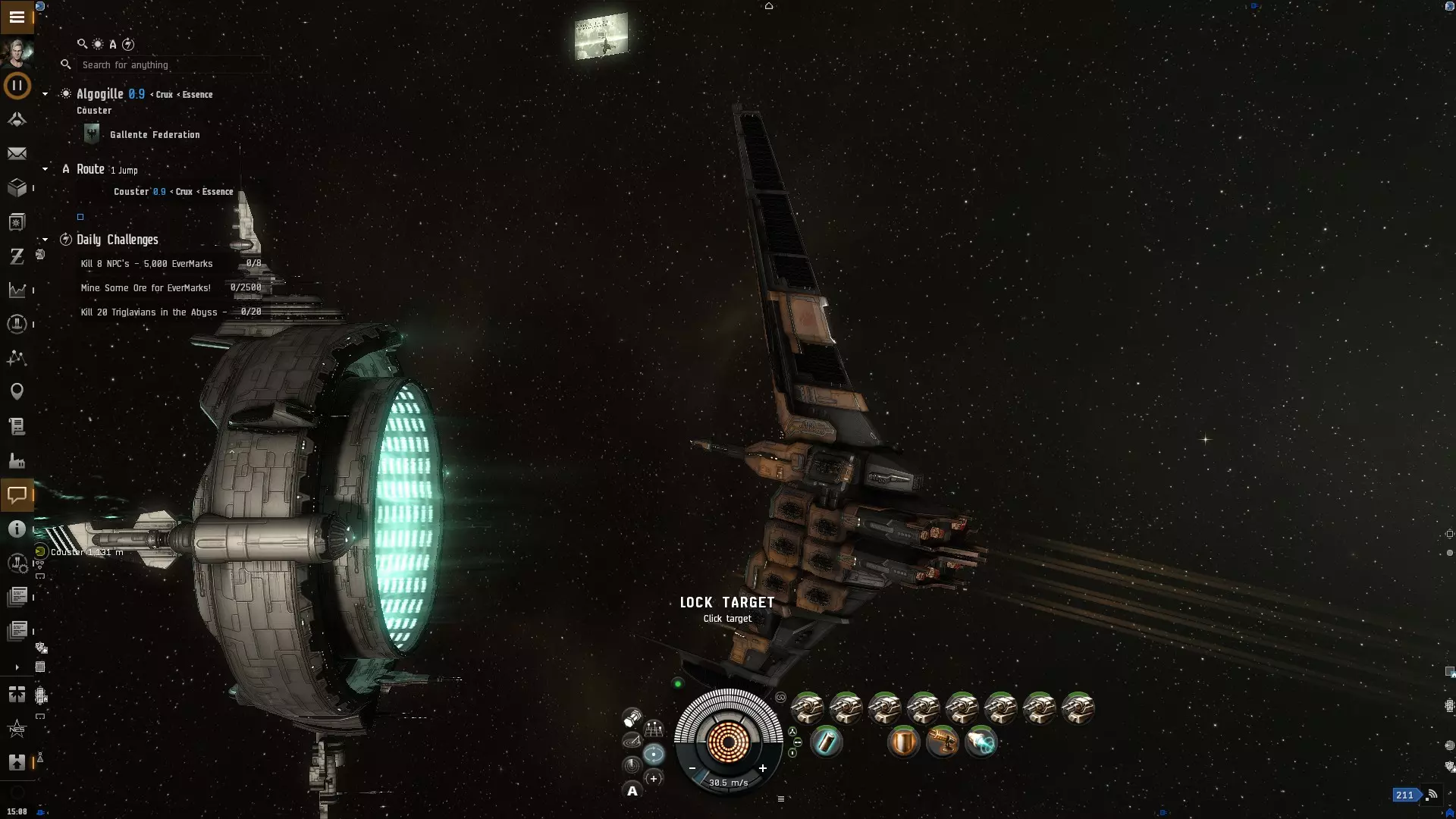Collapse the Daily Challenges section

(x=45, y=240)
